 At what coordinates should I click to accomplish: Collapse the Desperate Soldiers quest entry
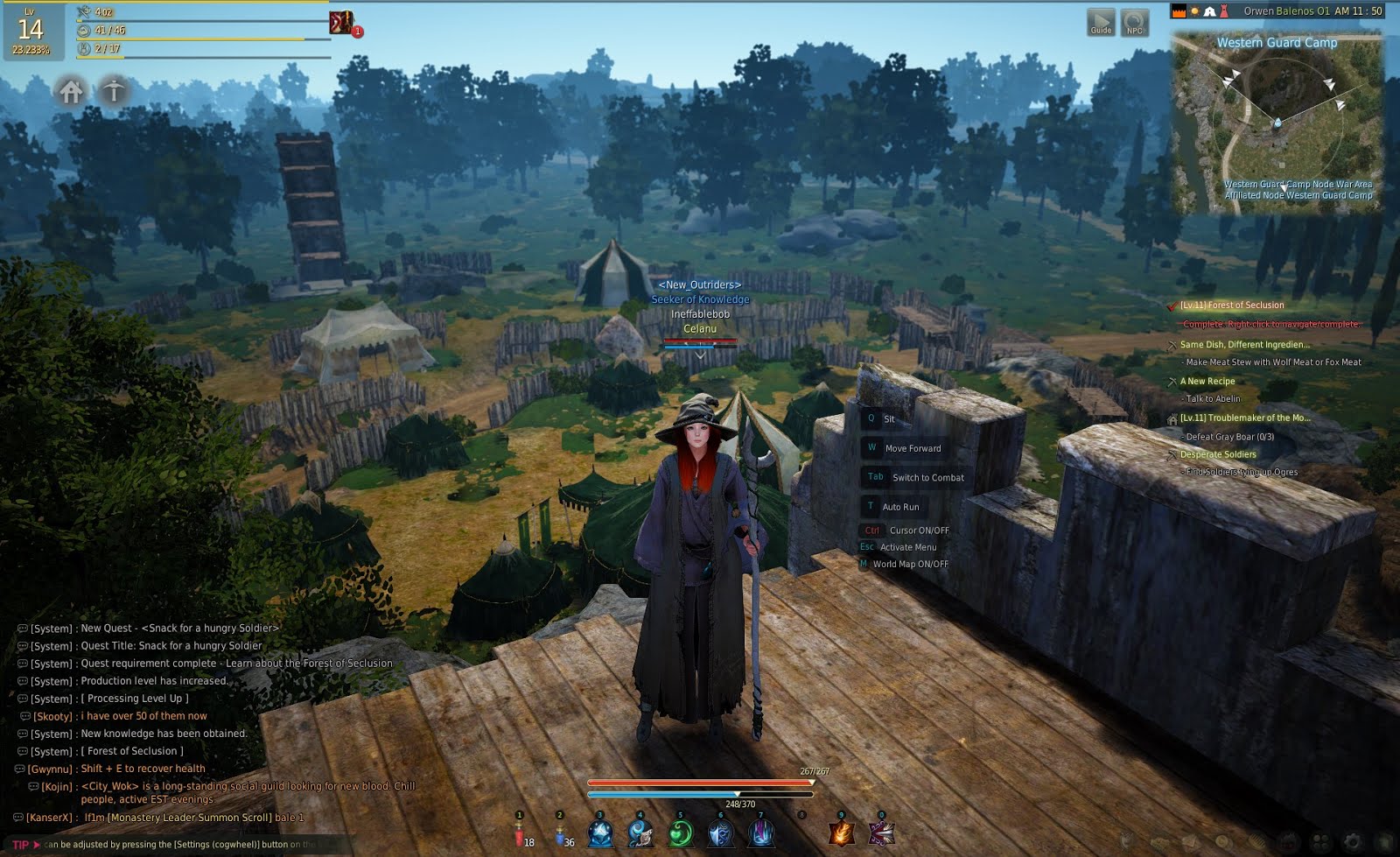[x=1217, y=454]
